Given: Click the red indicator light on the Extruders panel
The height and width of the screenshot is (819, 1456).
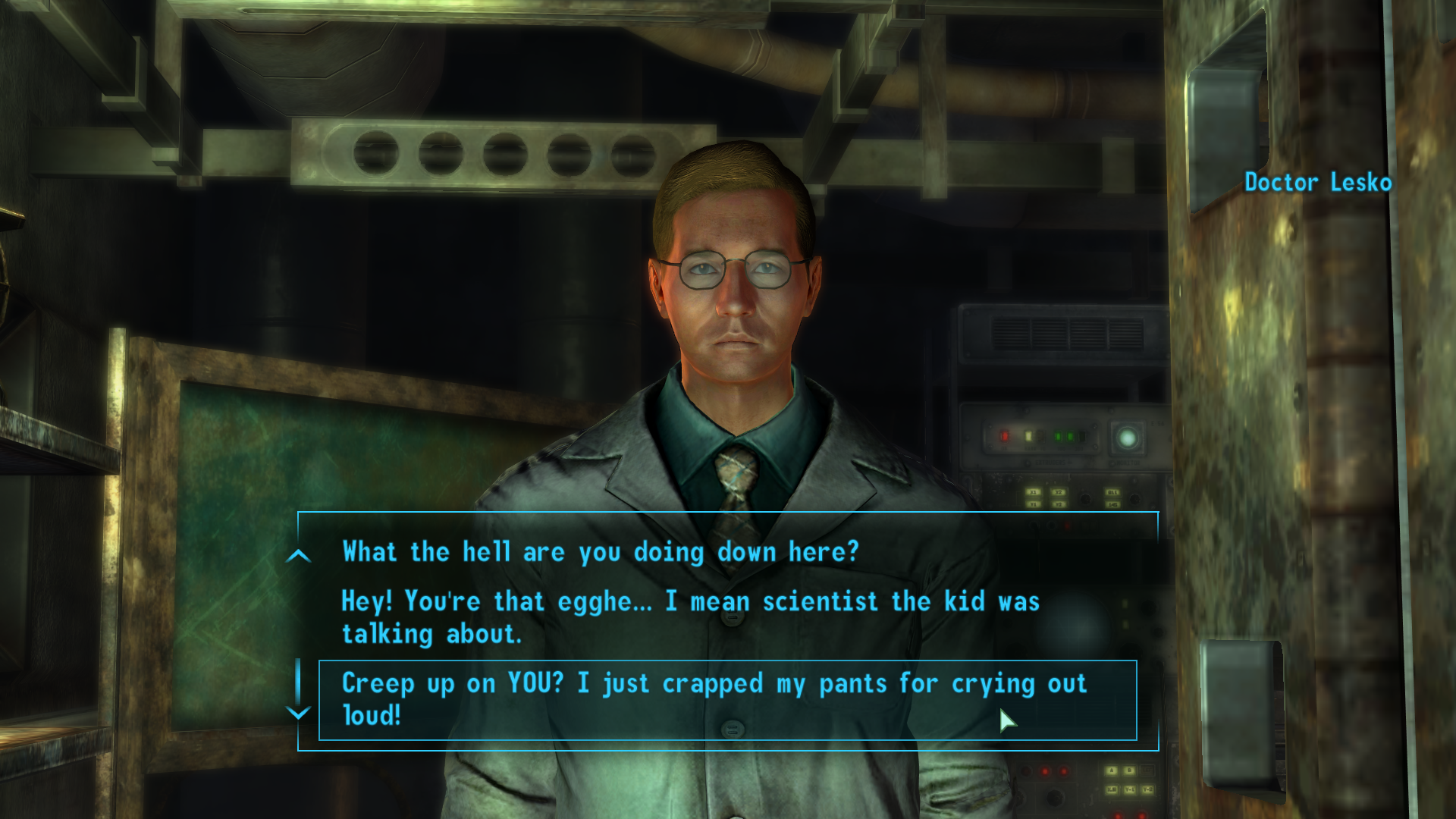Looking at the screenshot, I should (x=1005, y=436).
